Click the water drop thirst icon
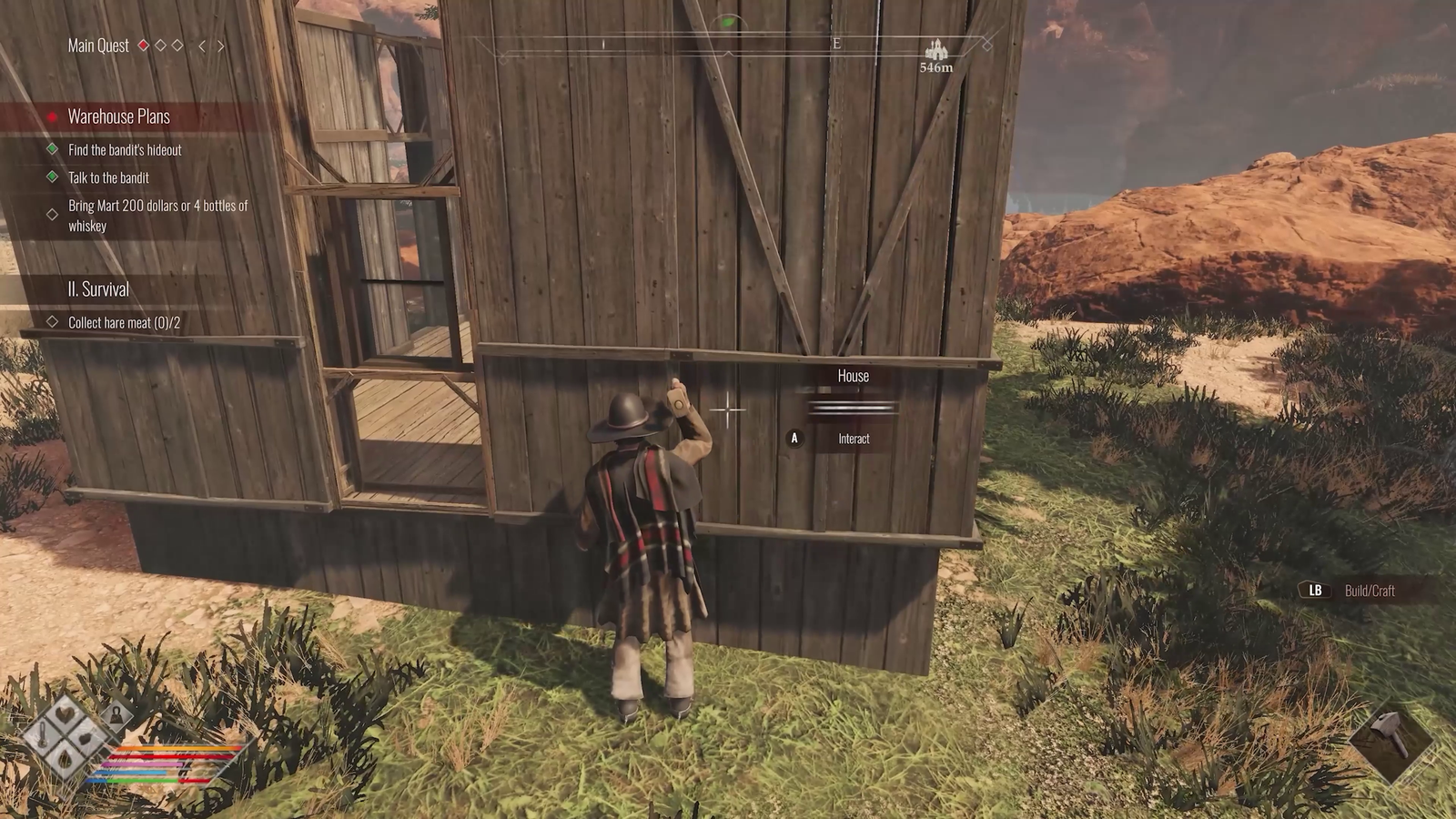The height and width of the screenshot is (819, 1456). pos(65,758)
